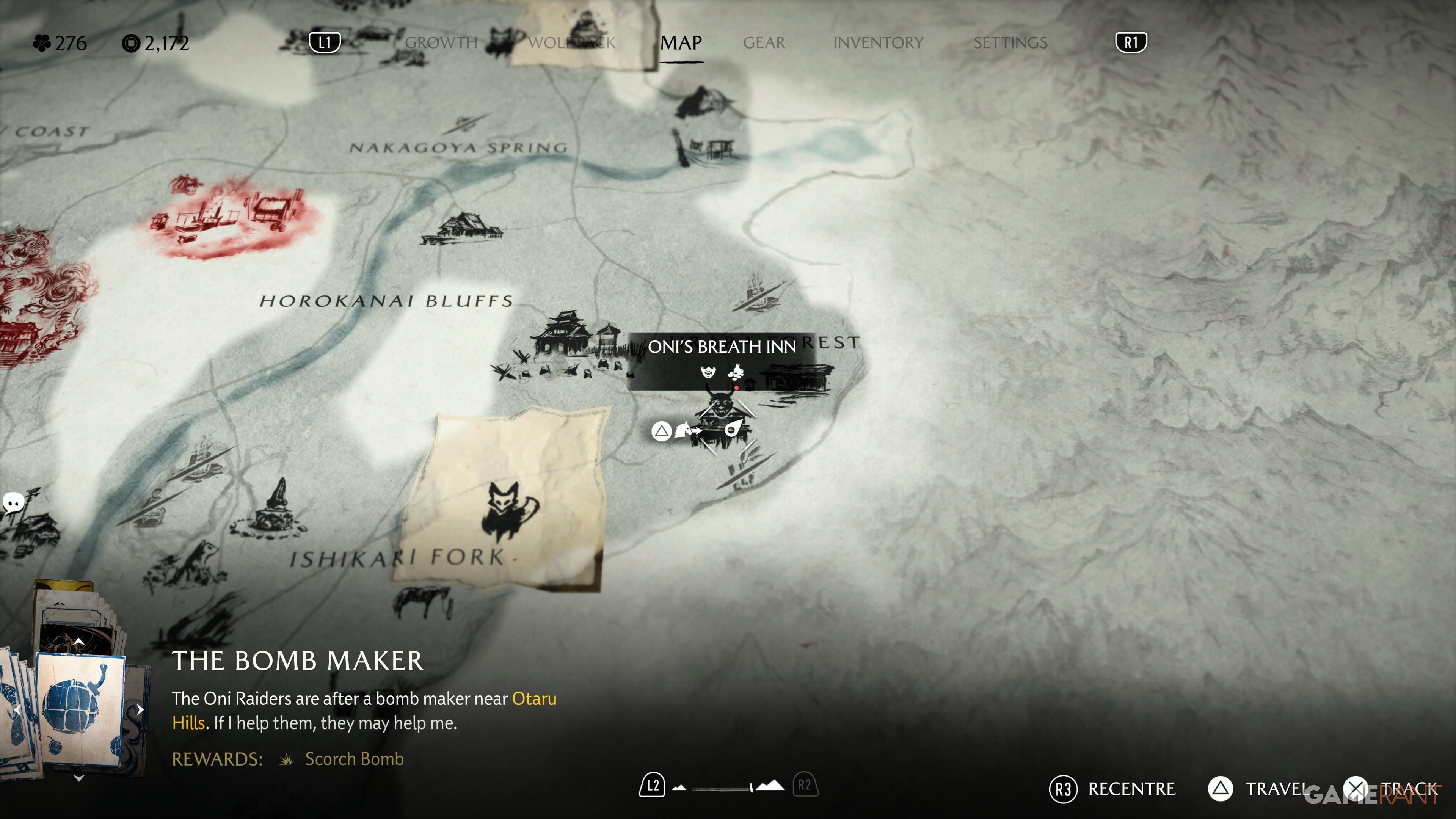This screenshot has width=1456, height=819.
Task: Go to the Gear tab
Action: [x=764, y=43]
